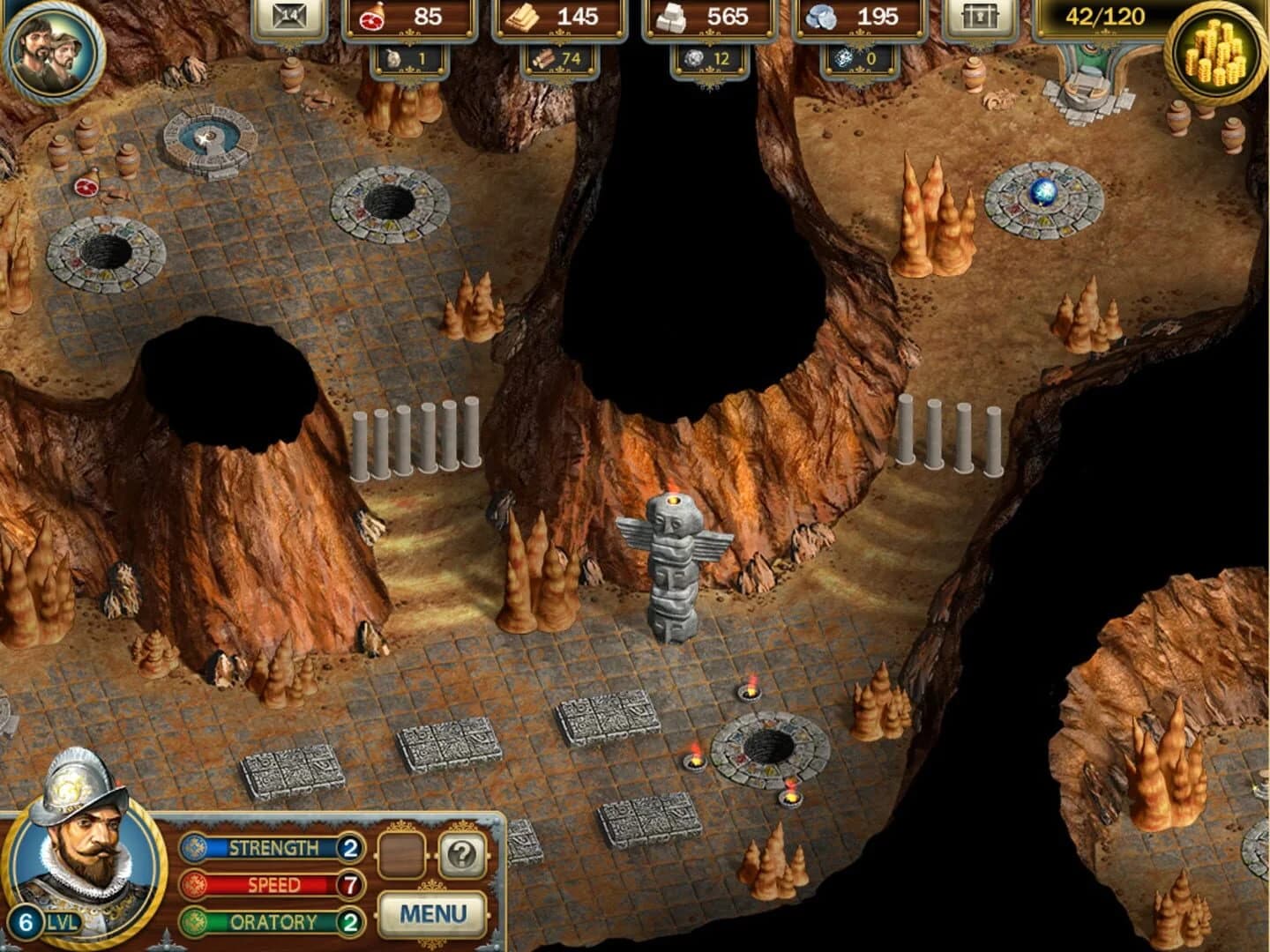Click the meat resource icon
Image resolution: width=1270 pixels, height=952 pixels.
click(373, 15)
